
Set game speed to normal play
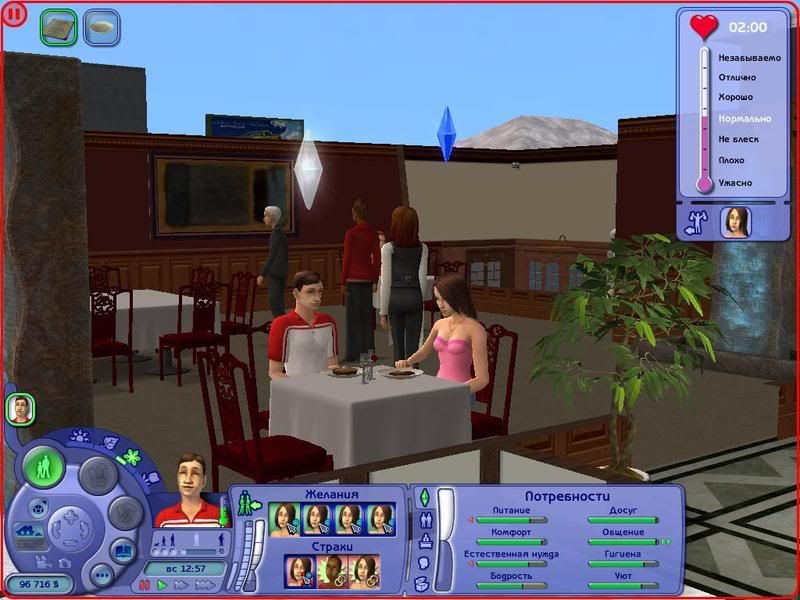tap(163, 585)
